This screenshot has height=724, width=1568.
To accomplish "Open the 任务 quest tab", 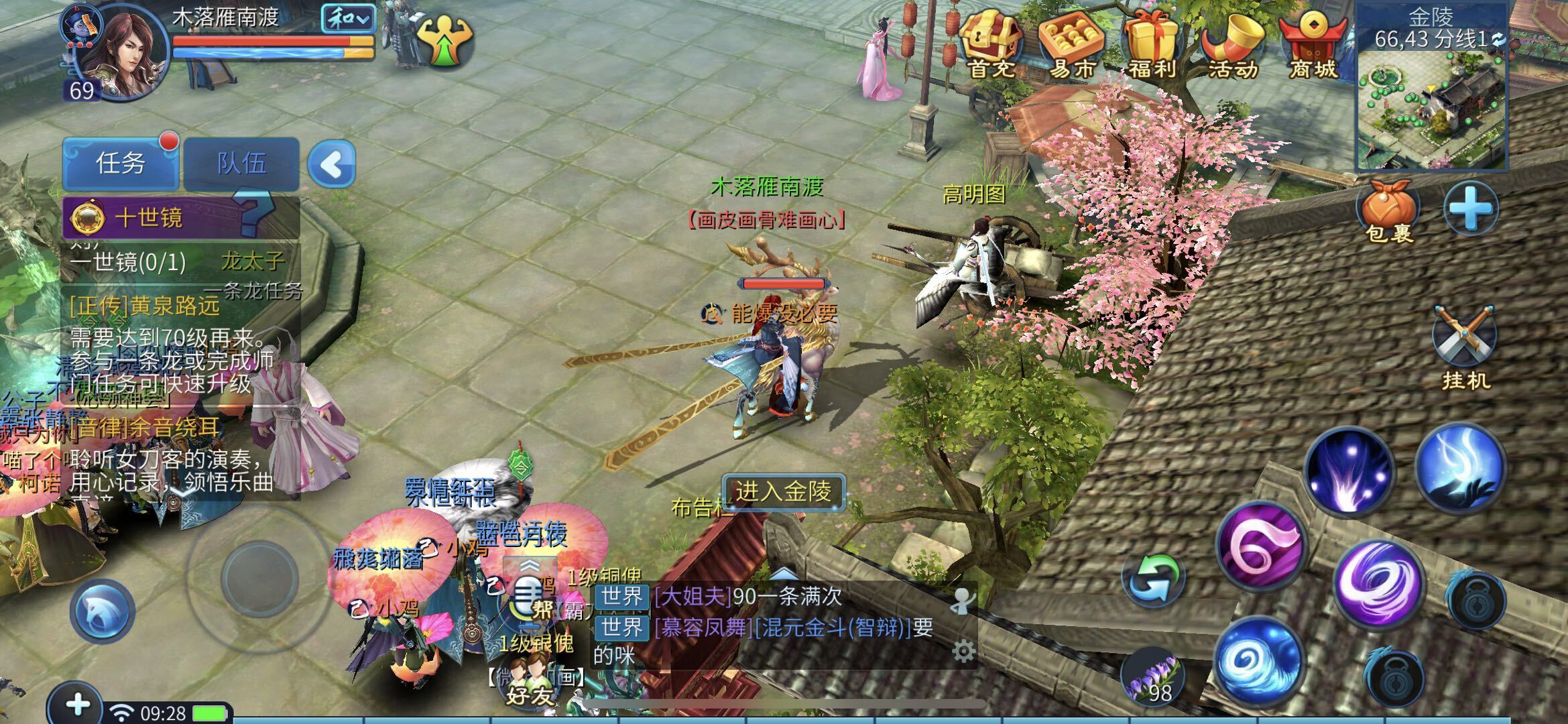I will [120, 163].
